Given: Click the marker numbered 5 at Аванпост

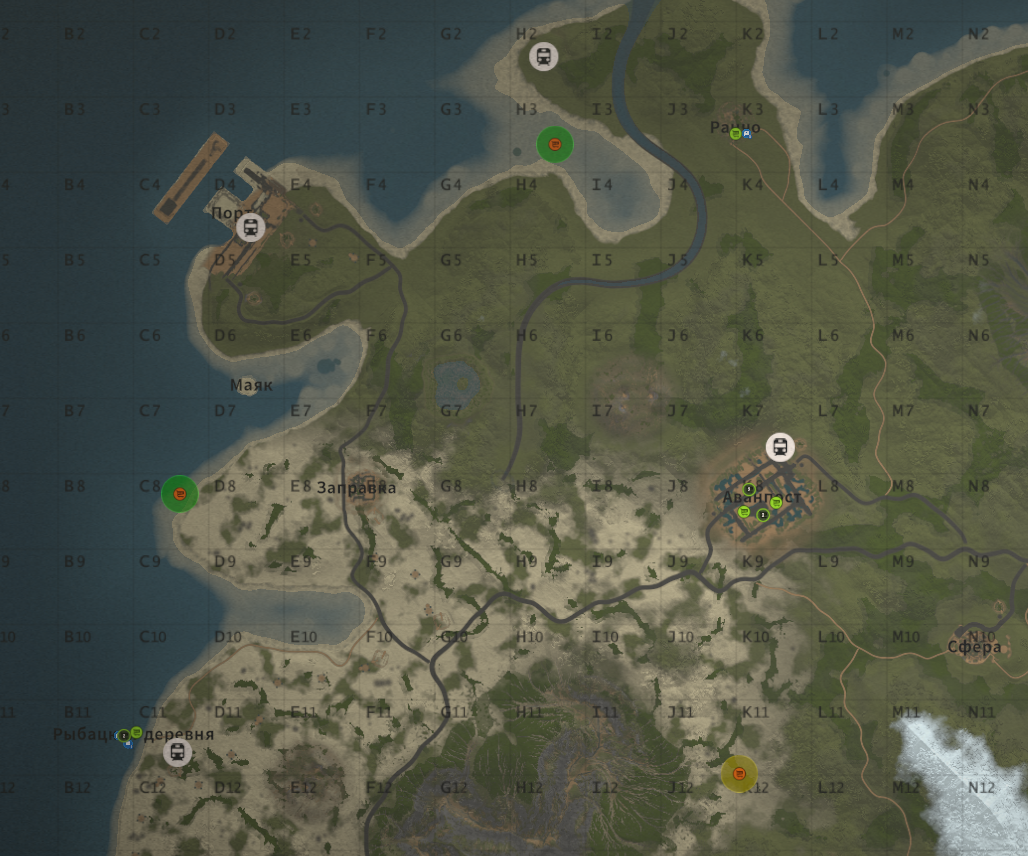Looking at the screenshot, I should click(749, 489).
